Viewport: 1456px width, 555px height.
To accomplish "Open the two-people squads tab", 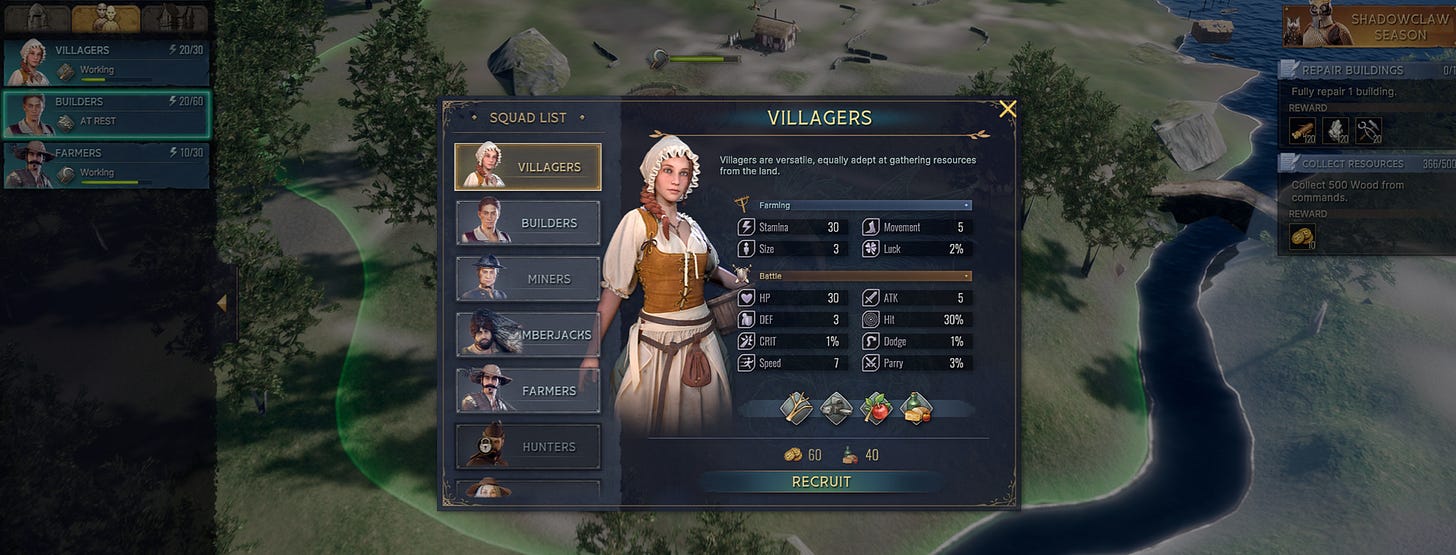I will [x=105, y=18].
